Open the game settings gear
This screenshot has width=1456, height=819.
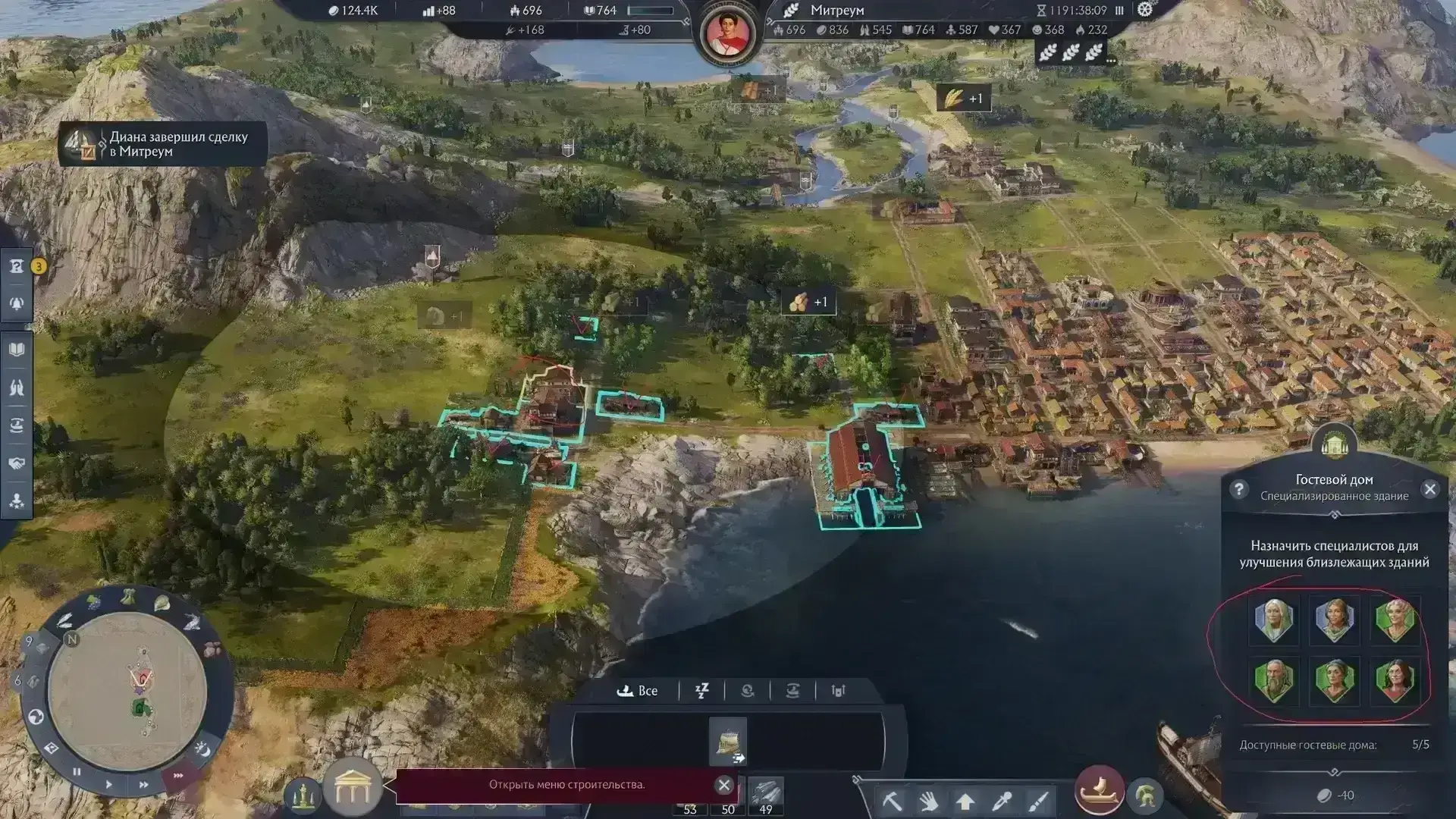tap(1145, 10)
